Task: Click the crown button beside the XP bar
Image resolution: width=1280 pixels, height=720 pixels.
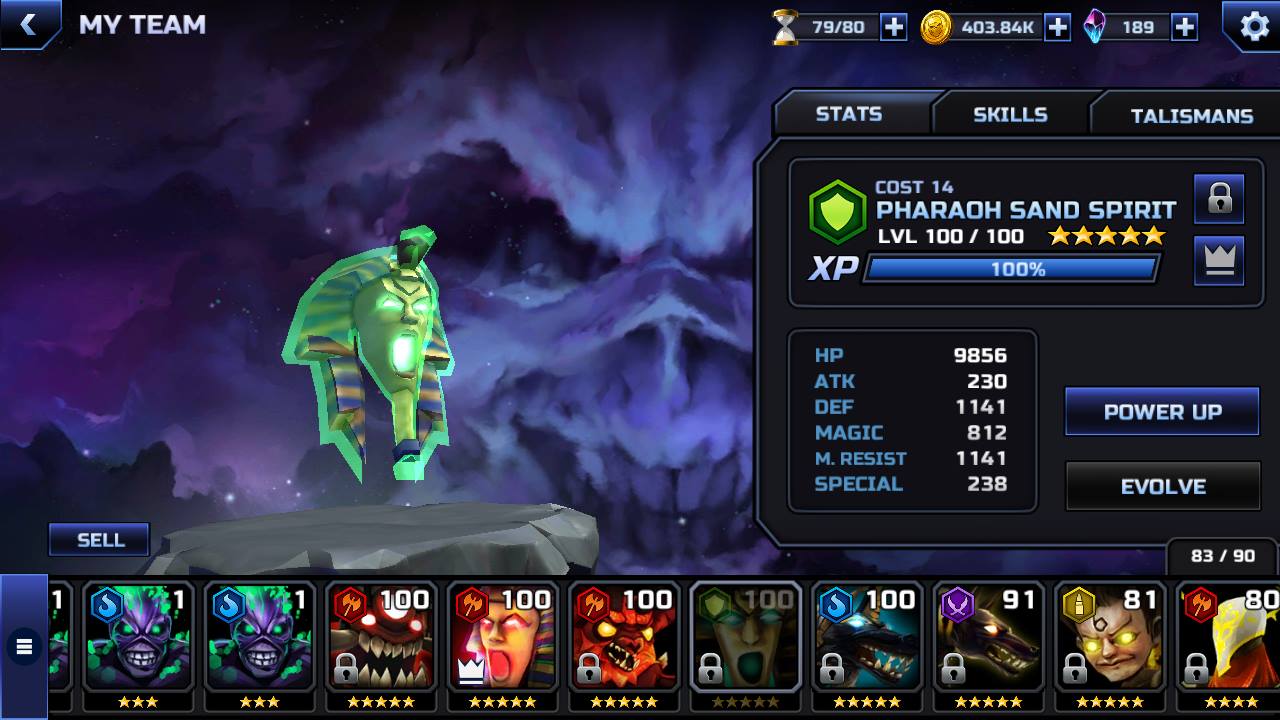Action: [x=1219, y=261]
